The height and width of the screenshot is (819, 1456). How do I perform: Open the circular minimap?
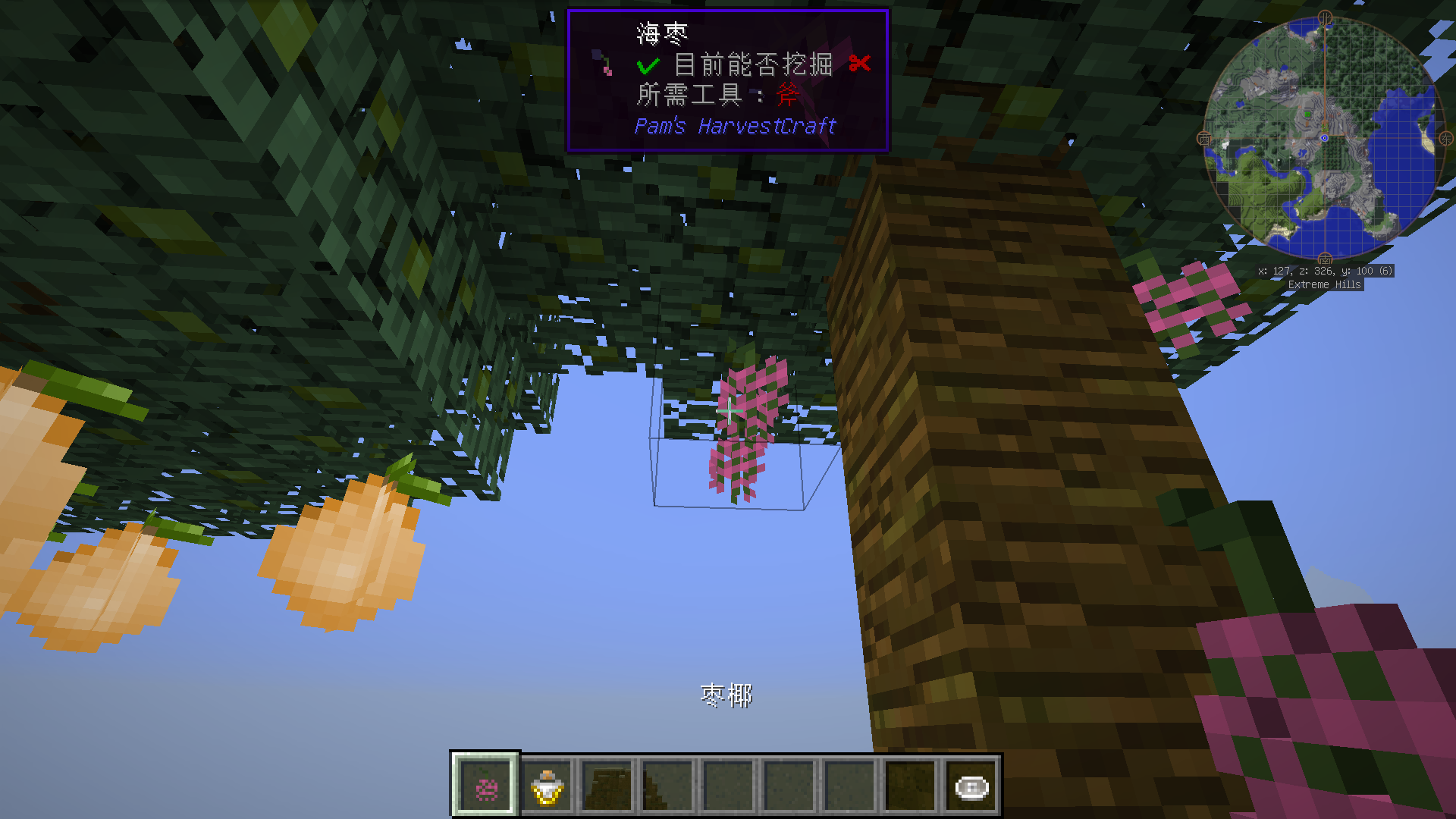pos(1324,138)
